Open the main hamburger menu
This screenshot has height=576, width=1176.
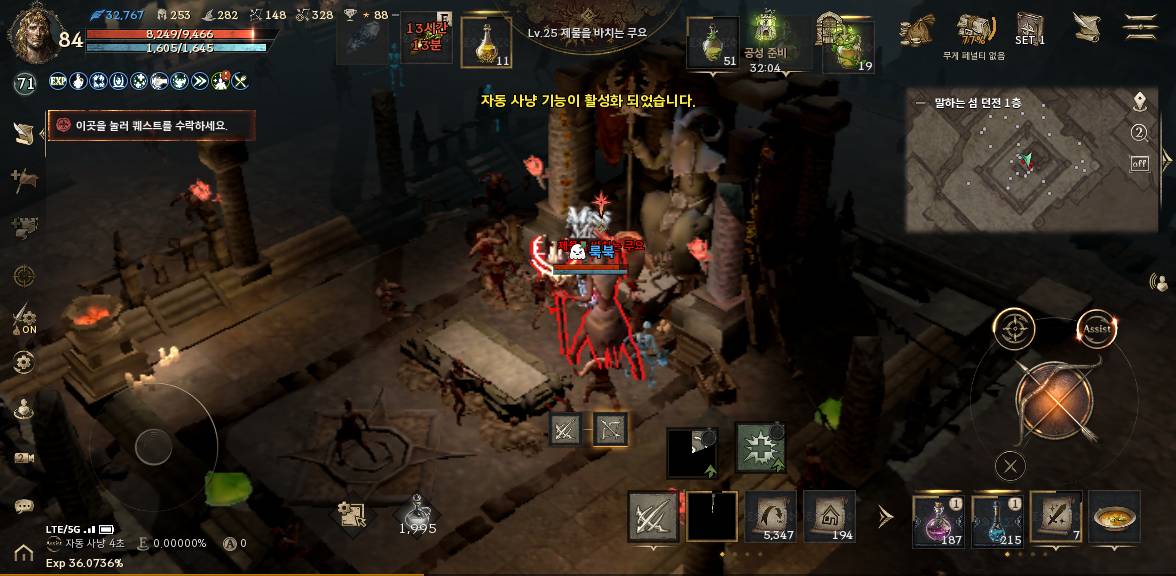click(1140, 26)
